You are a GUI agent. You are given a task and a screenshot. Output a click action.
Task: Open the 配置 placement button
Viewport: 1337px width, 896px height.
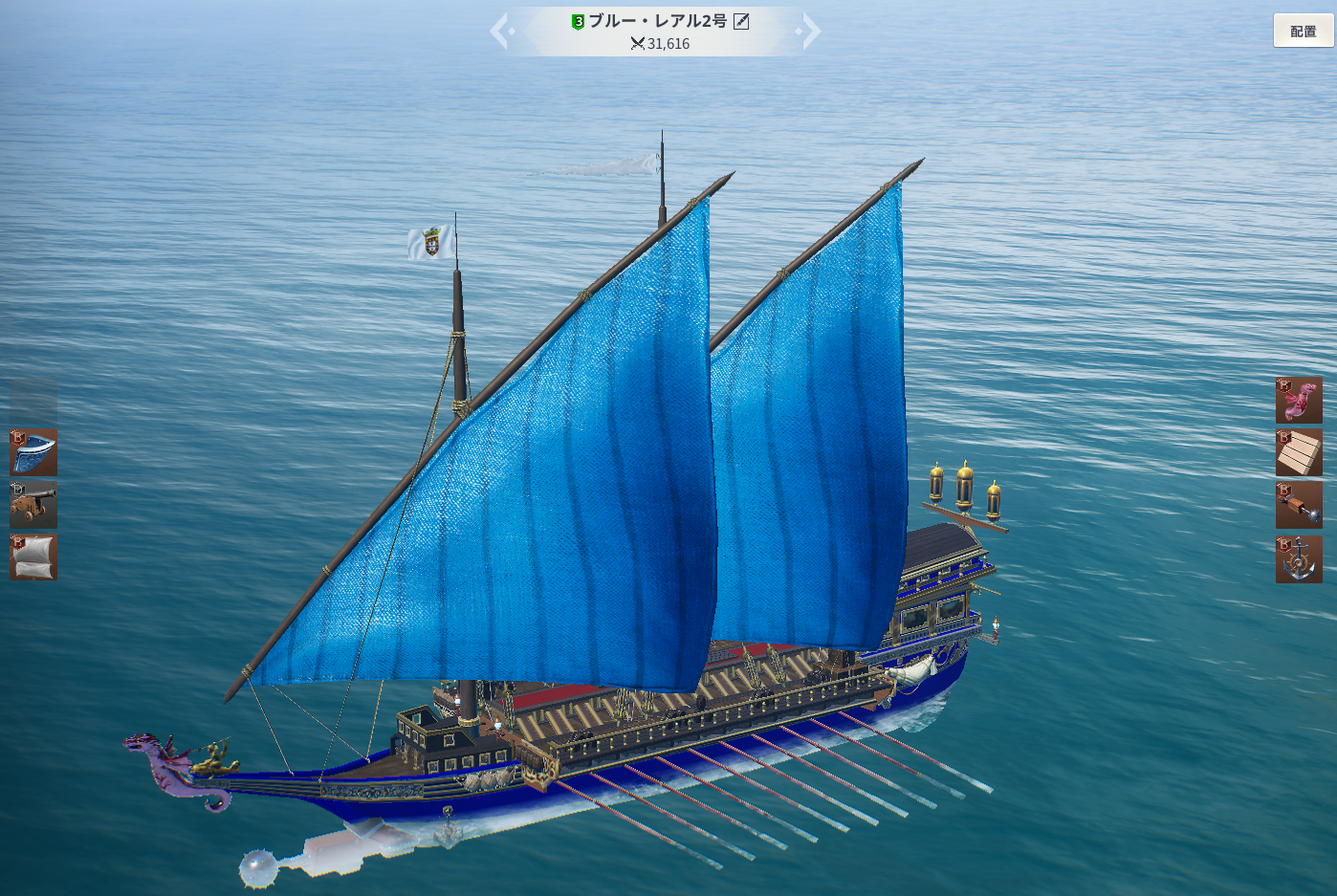click(1303, 31)
